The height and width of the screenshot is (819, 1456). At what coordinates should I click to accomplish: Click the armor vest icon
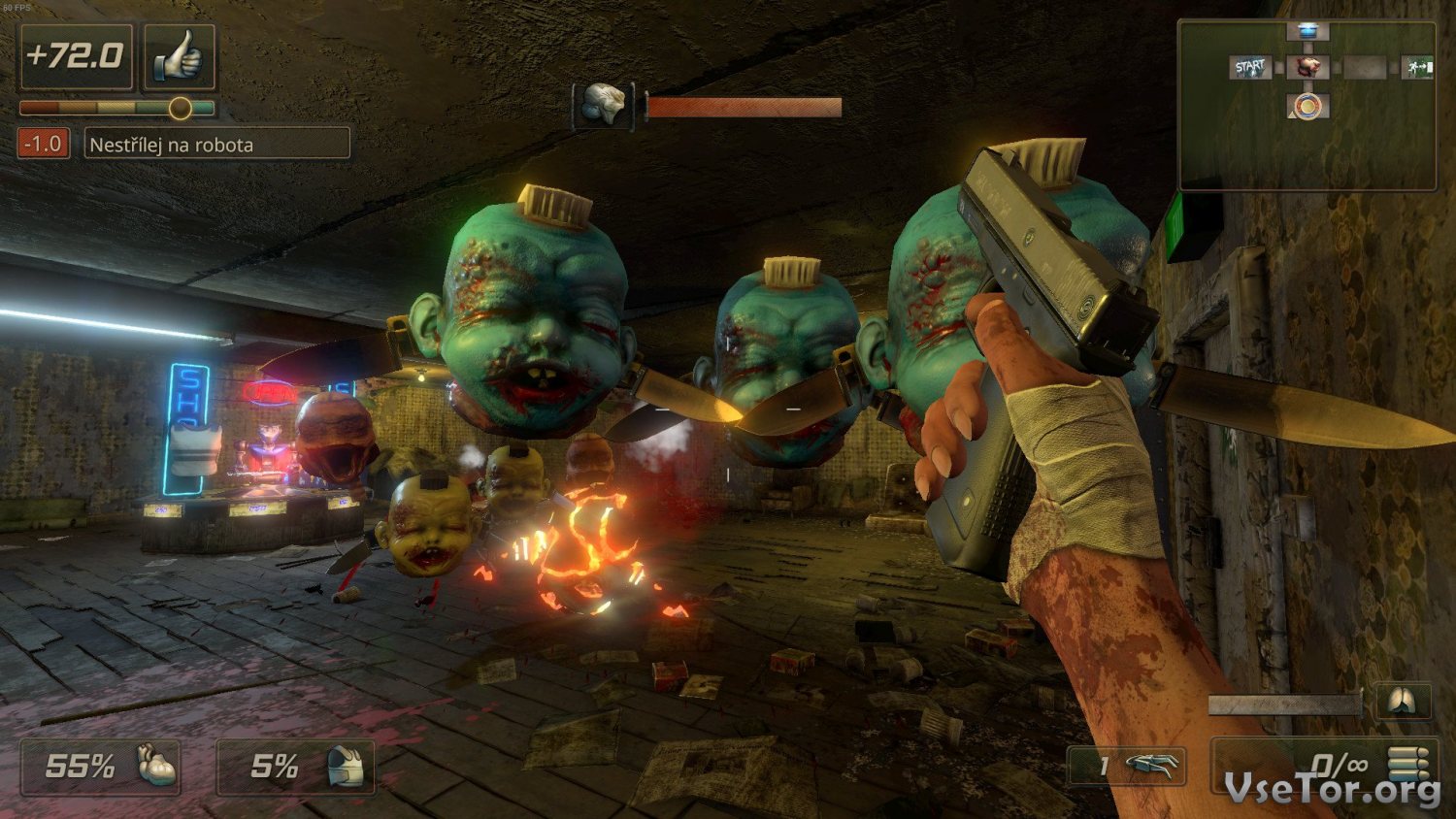[347, 767]
